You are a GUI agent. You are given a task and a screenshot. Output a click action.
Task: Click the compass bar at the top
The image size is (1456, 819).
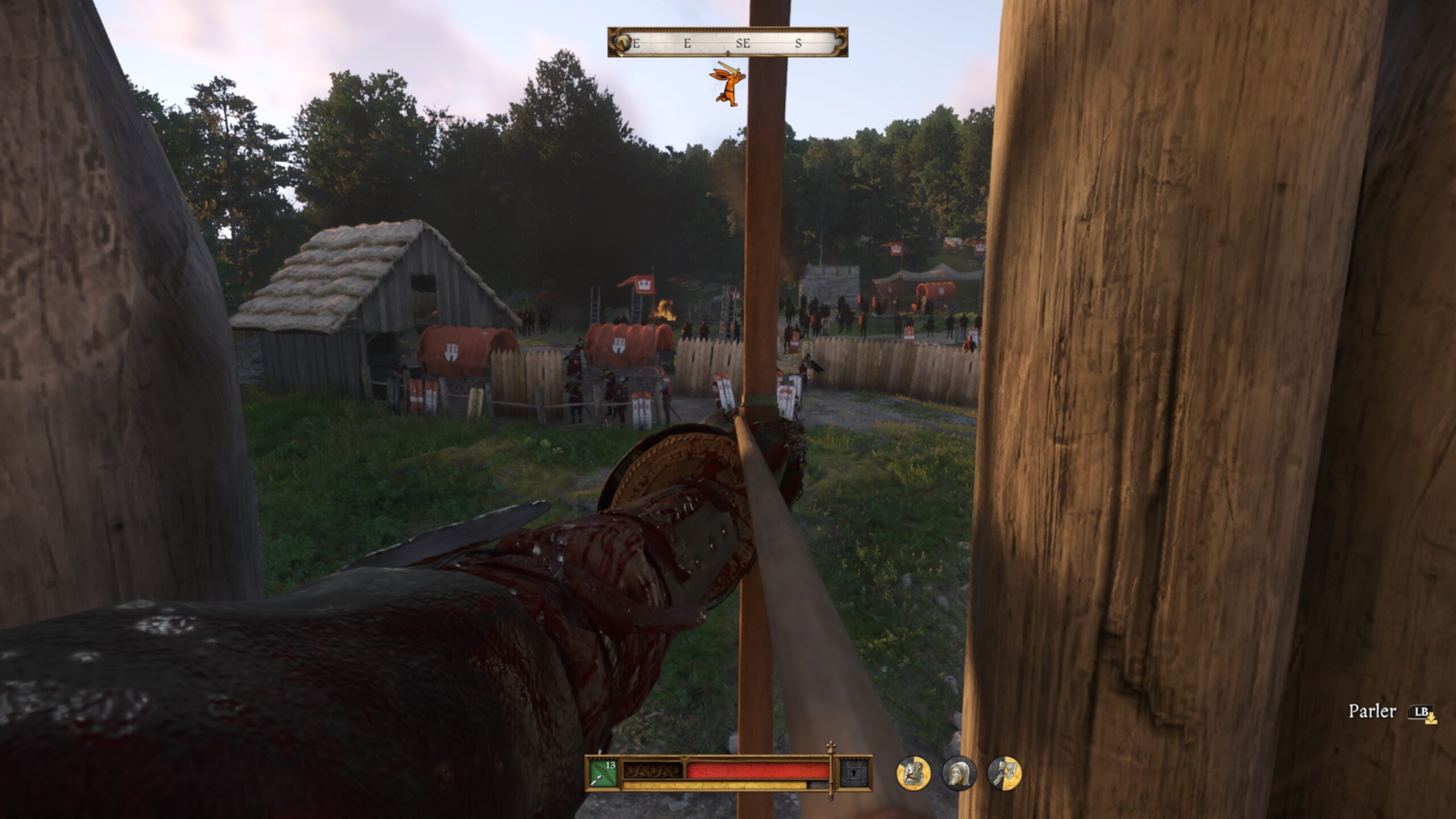[727, 42]
